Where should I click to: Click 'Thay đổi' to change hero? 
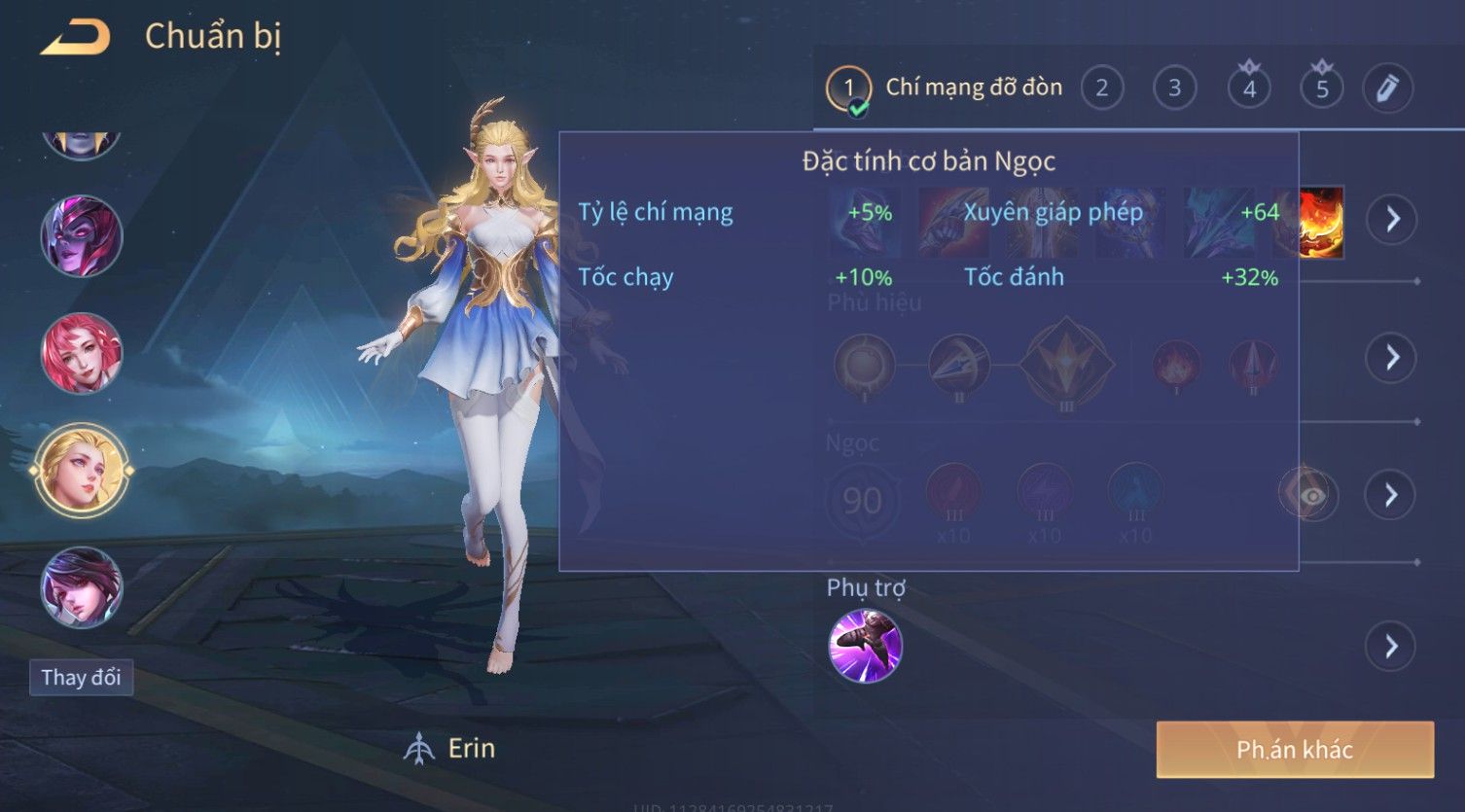tap(81, 678)
